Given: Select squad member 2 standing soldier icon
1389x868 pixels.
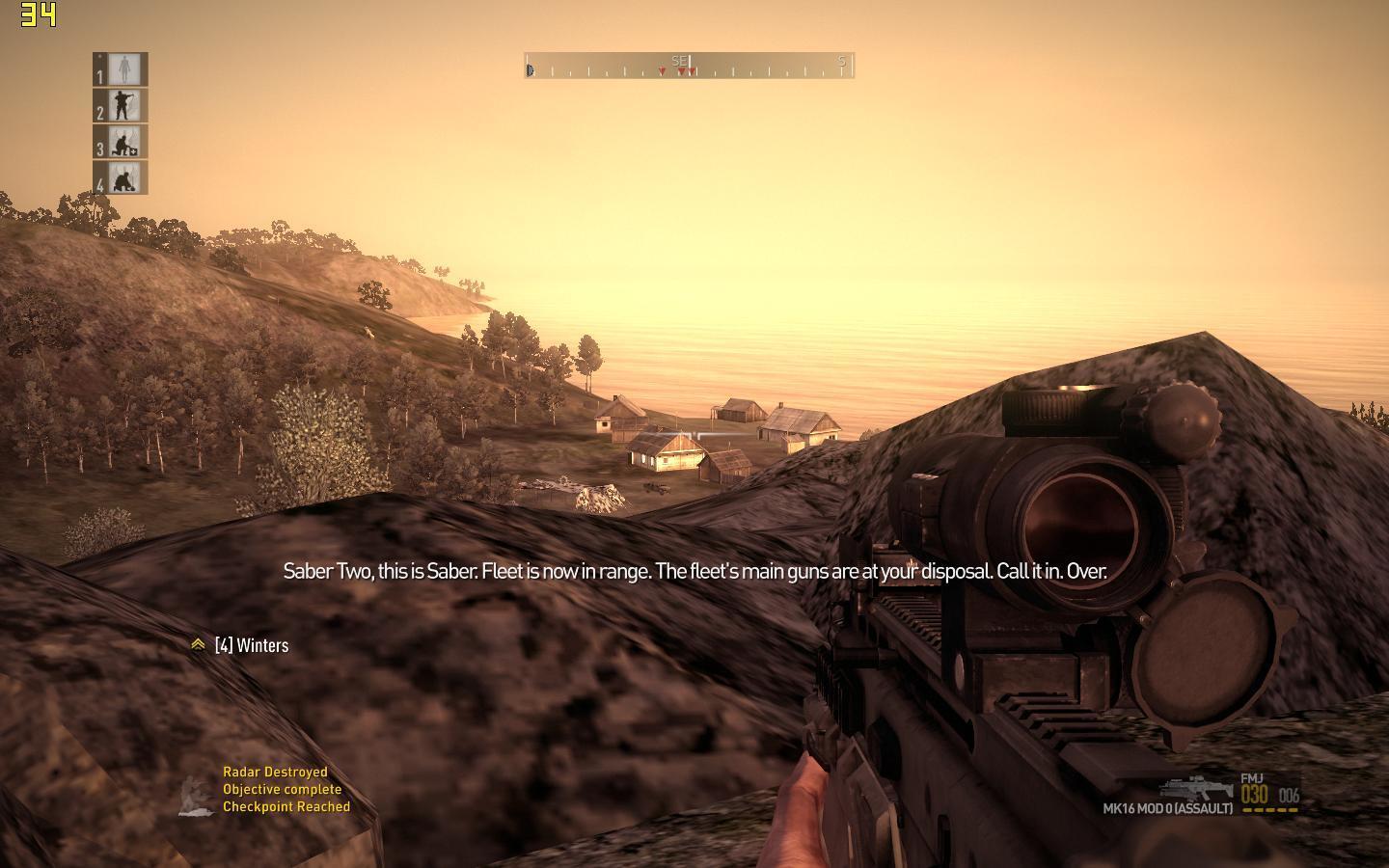Looking at the screenshot, I should (123, 106).
